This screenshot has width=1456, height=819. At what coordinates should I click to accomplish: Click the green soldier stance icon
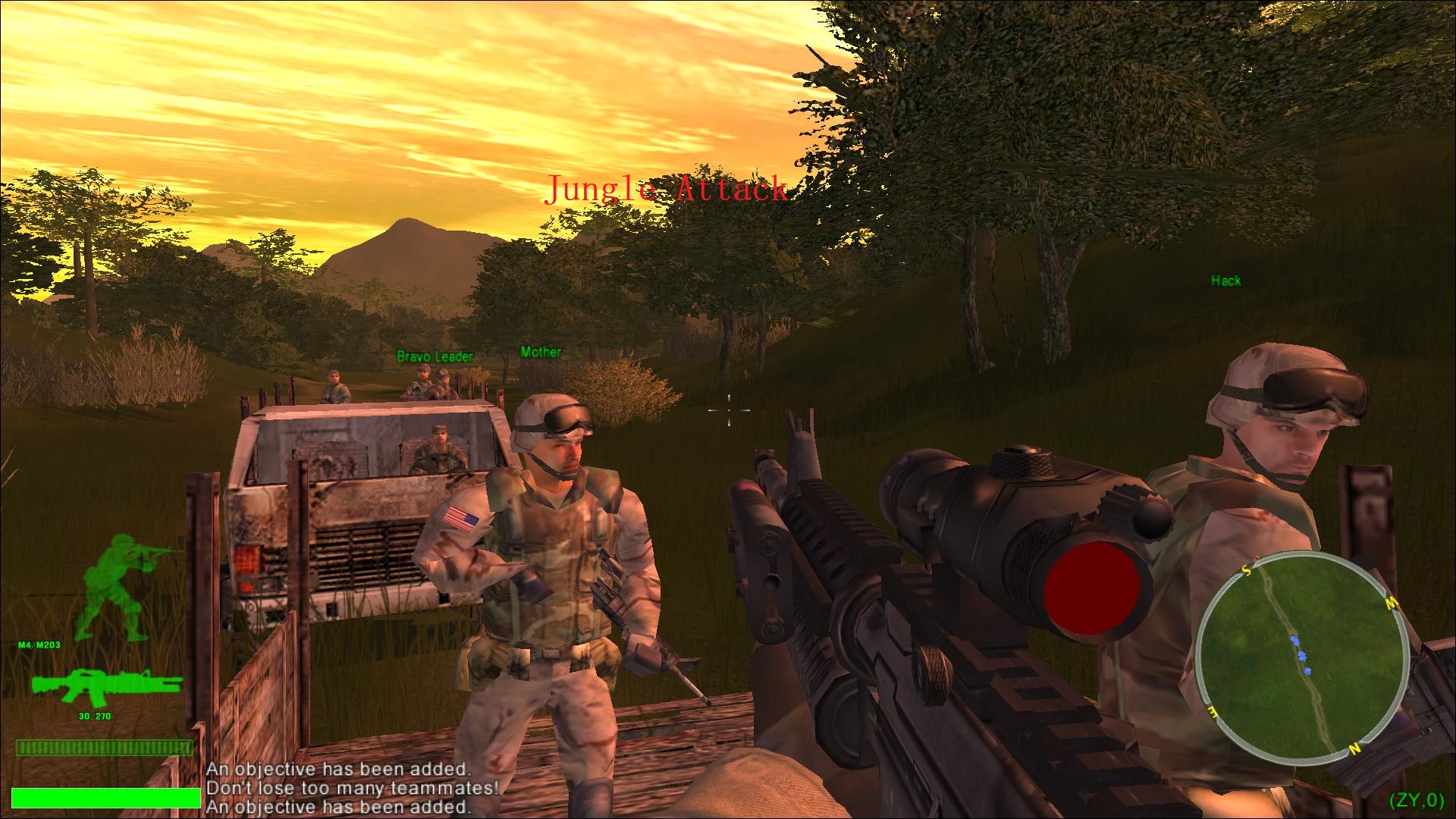coord(125,586)
